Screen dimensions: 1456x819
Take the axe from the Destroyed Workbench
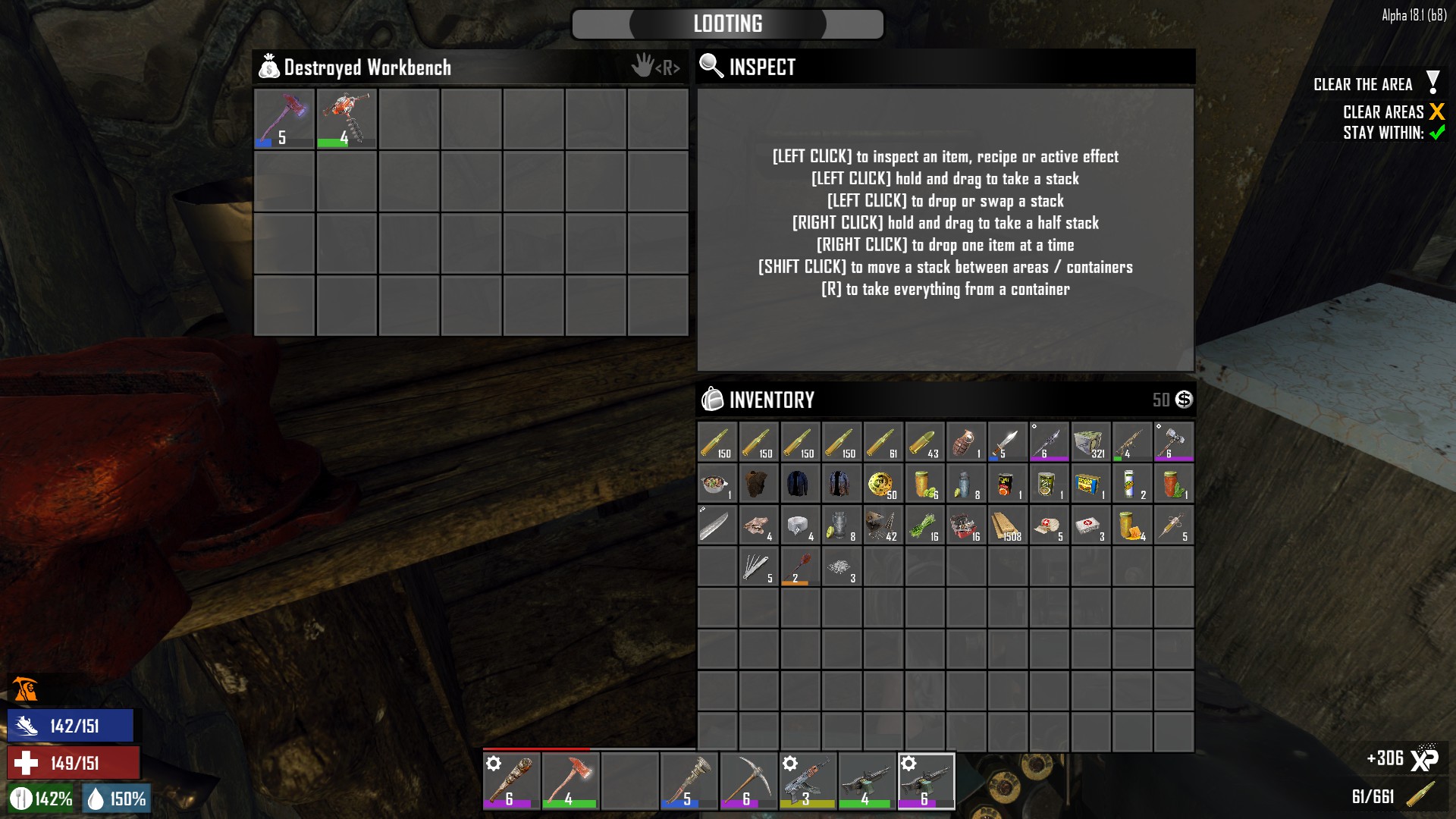pos(284,118)
